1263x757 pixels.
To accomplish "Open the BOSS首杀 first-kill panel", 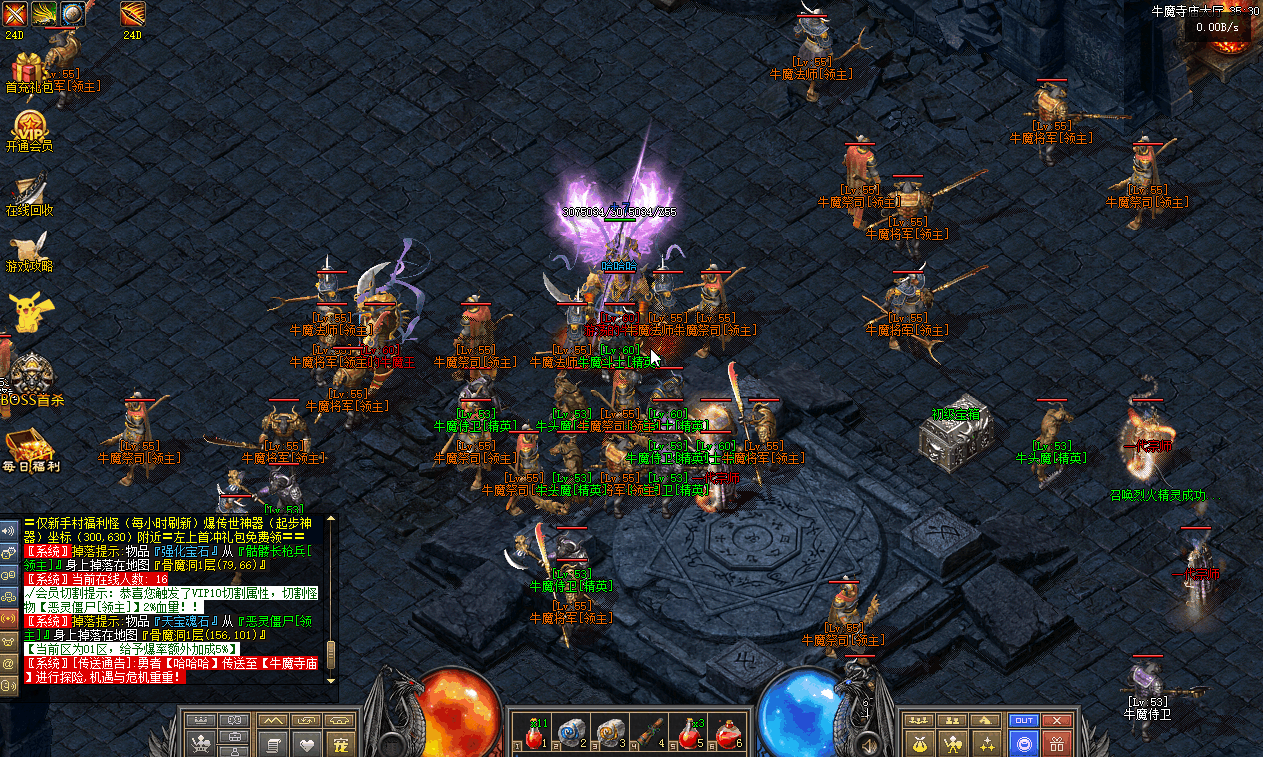I will point(30,377).
